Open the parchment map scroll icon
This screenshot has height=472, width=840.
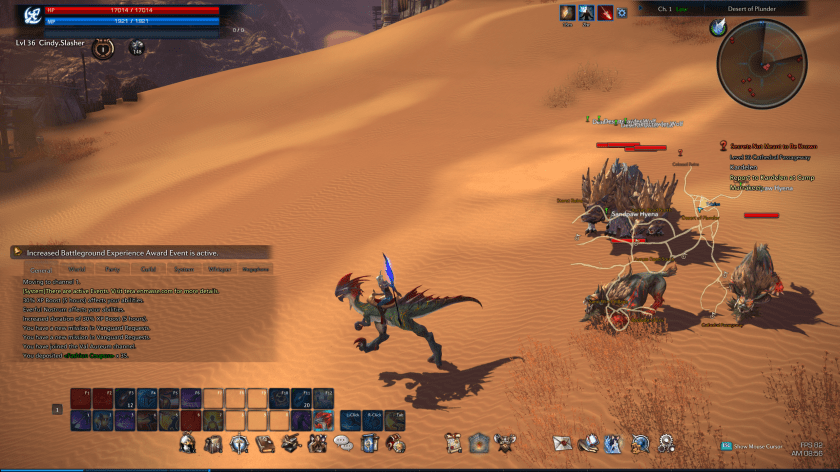(x=454, y=443)
